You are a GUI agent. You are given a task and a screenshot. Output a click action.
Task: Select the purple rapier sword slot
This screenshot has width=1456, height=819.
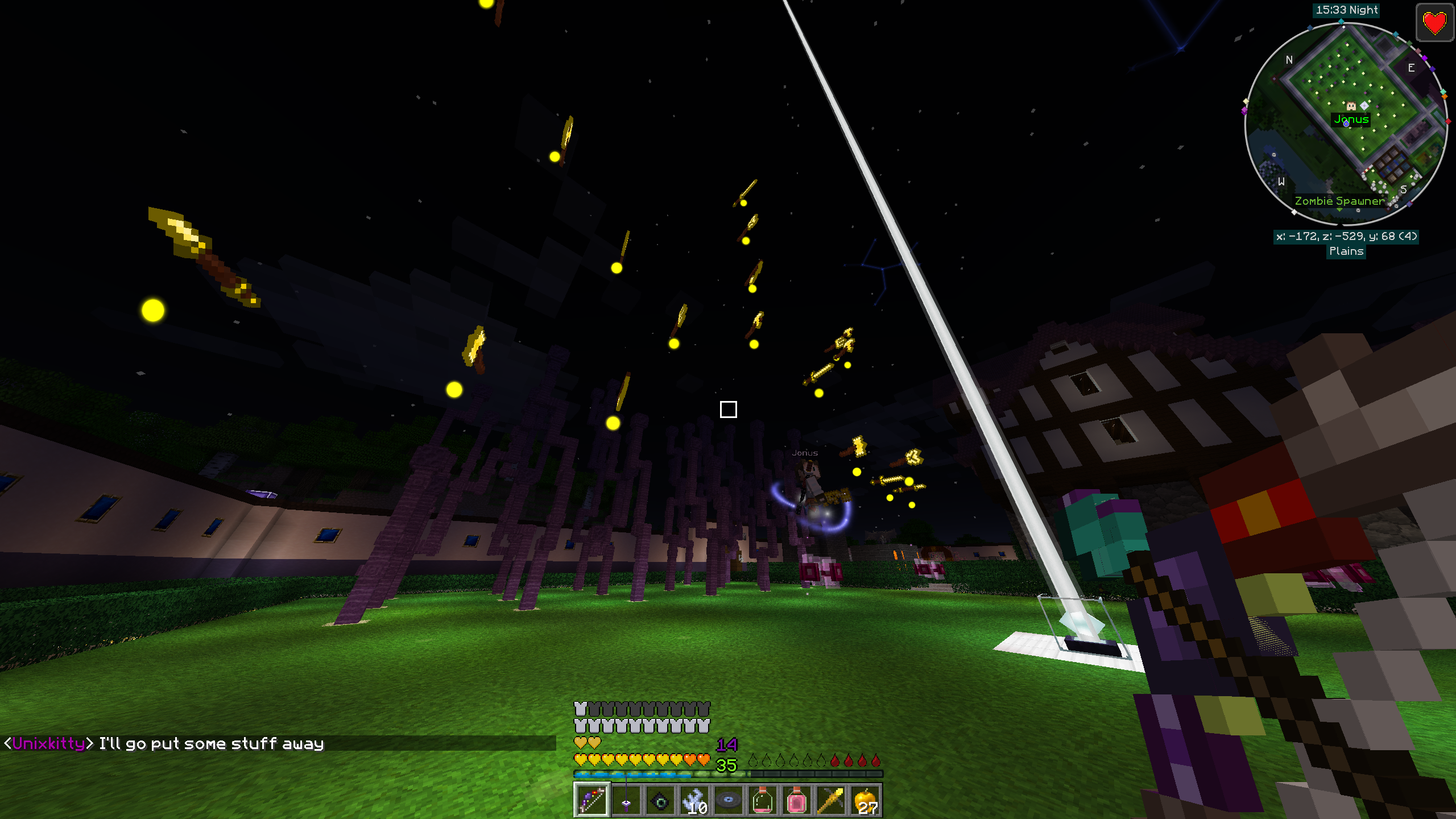626,800
